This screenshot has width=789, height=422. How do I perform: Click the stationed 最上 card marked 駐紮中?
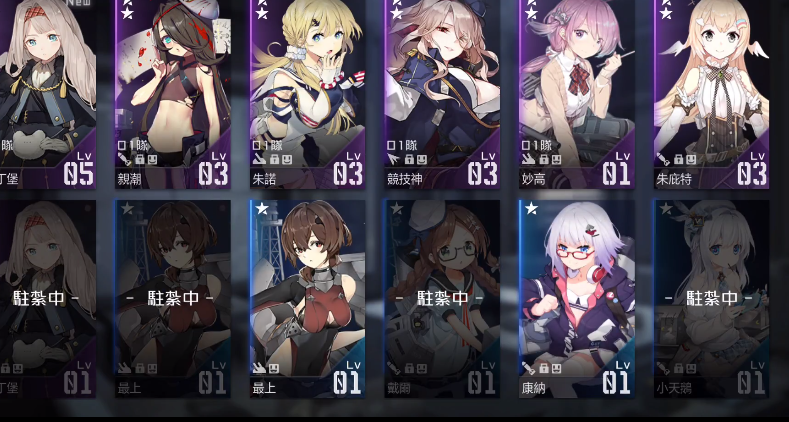click(x=172, y=298)
